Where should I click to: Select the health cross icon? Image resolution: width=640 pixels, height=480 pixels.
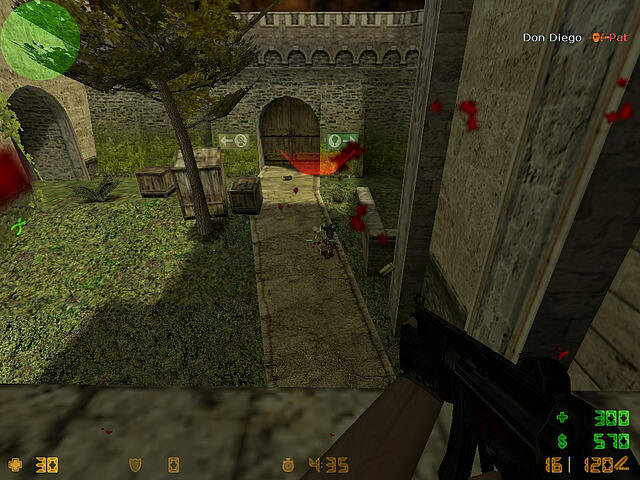[15, 465]
